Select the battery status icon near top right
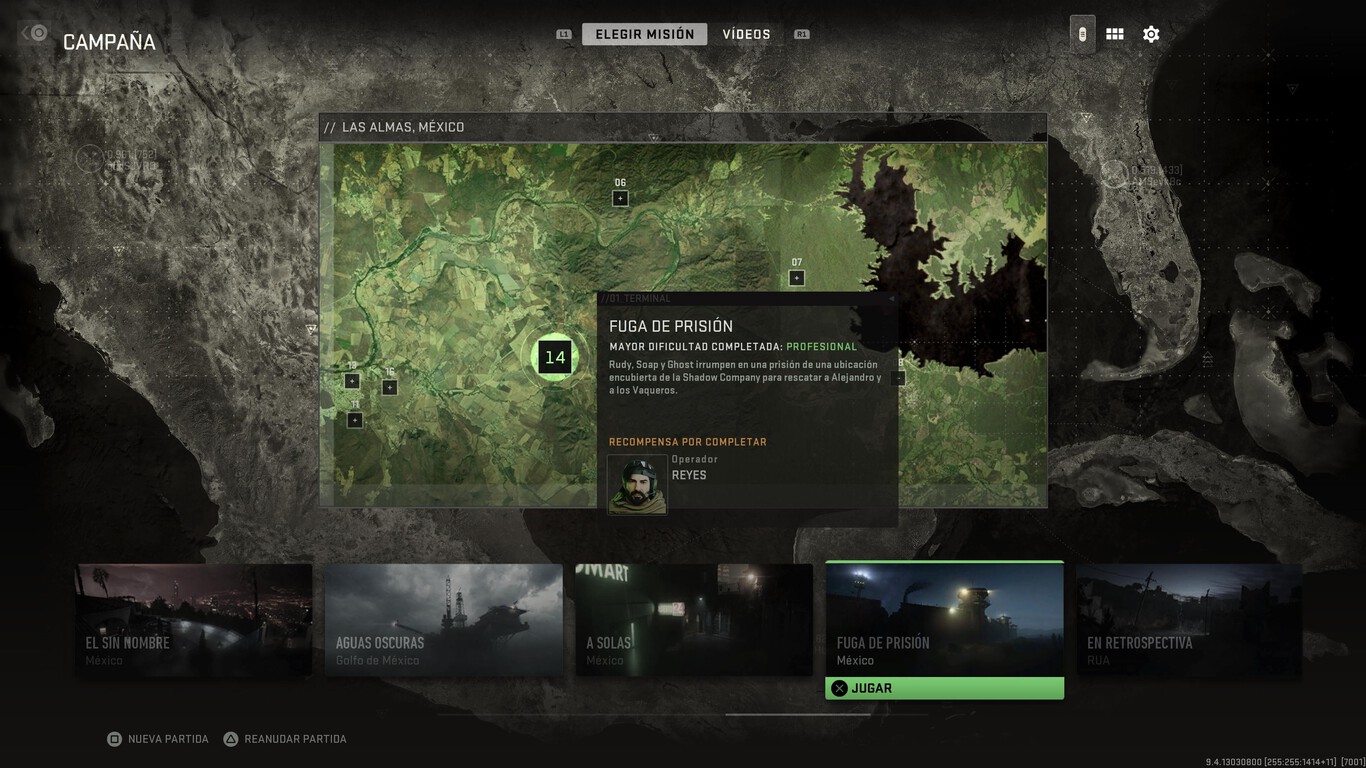Image resolution: width=1366 pixels, height=768 pixels. [x=1082, y=33]
